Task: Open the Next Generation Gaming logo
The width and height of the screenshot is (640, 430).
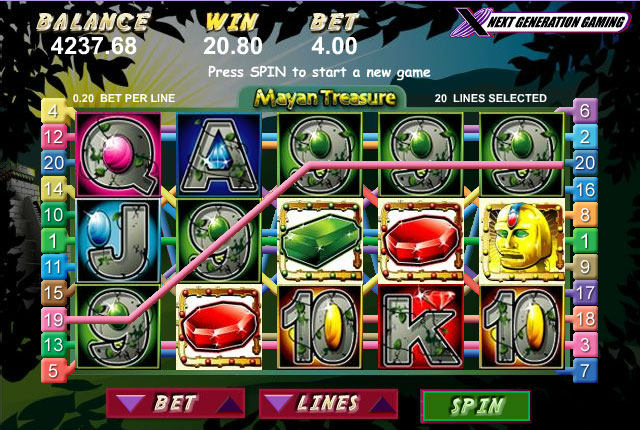Action: point(538,22)
